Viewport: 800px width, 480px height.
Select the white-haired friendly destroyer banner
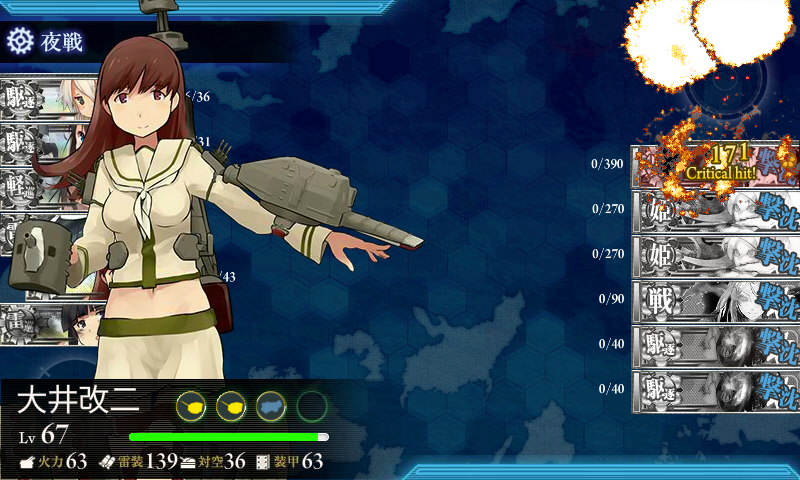point(40,97)
